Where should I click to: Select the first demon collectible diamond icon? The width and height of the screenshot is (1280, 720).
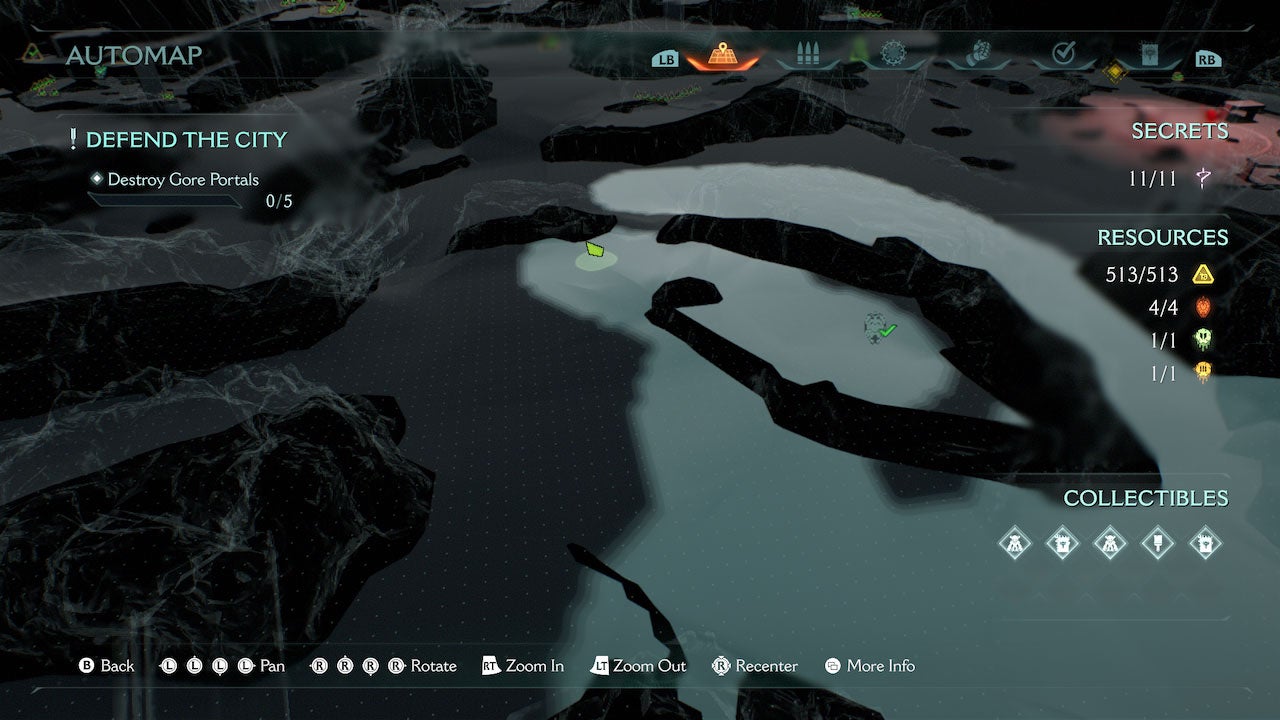(x=1015, y=543)
